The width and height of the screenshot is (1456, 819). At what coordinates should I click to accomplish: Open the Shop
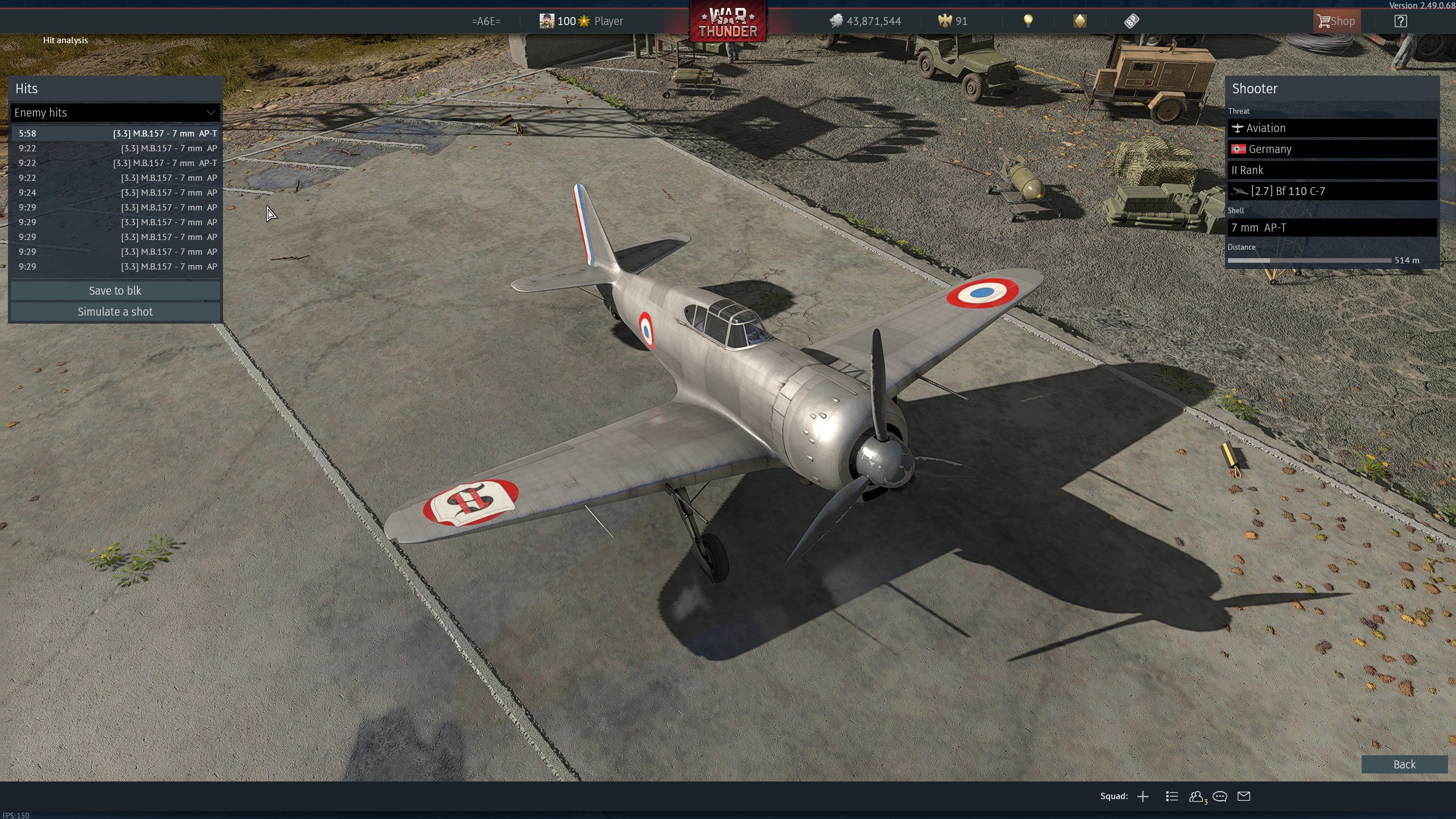[x=1336, y=21]
